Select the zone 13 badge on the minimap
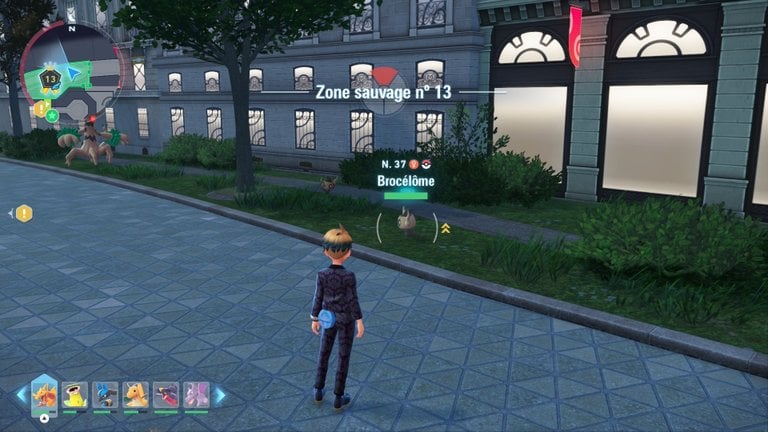Image resolution: width=768 pixels, height=432 pixels. (46, 77)
